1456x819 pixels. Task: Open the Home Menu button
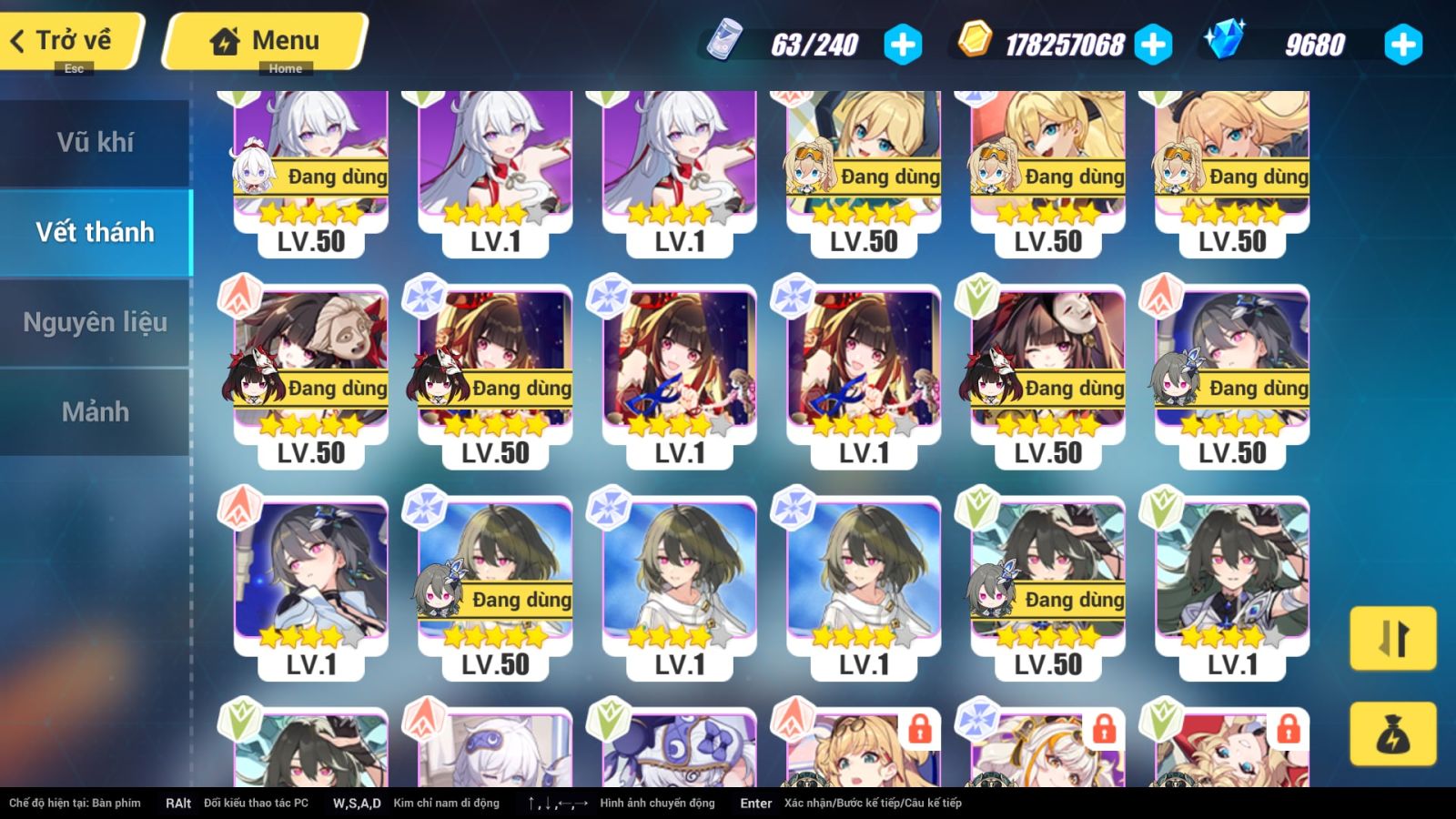[266, 41]
